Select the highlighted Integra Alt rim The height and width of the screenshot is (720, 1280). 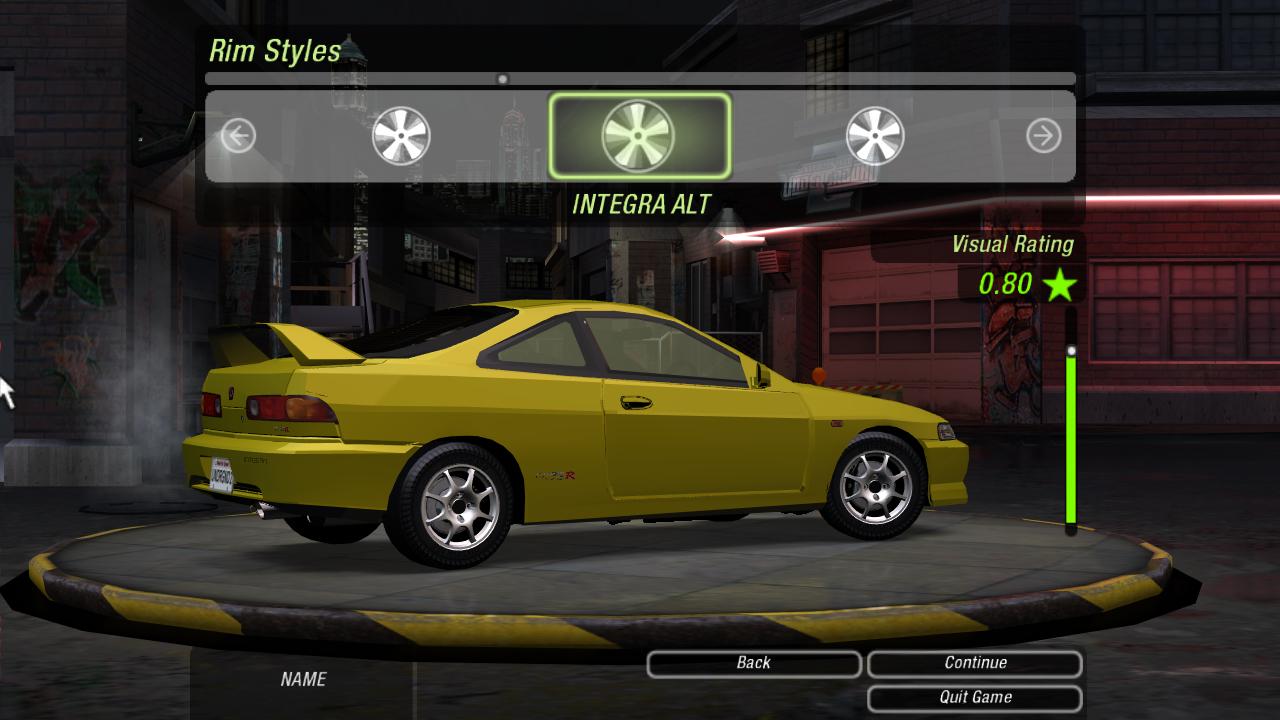(x=639, y=135)
